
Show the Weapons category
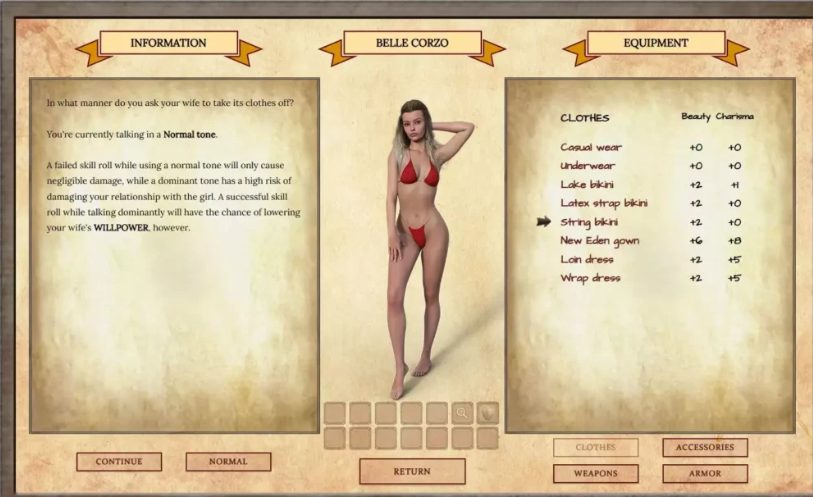click(x=595, y=473)
